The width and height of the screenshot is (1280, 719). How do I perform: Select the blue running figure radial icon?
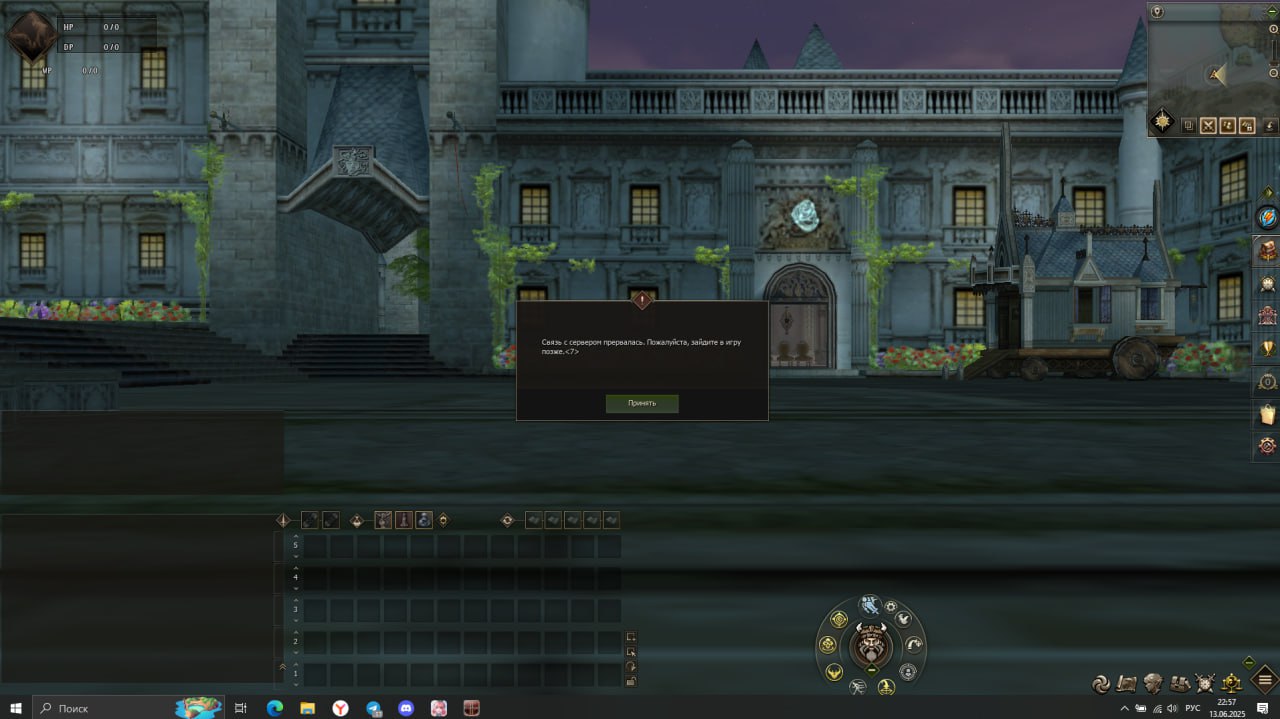click(x=869, y=604)
